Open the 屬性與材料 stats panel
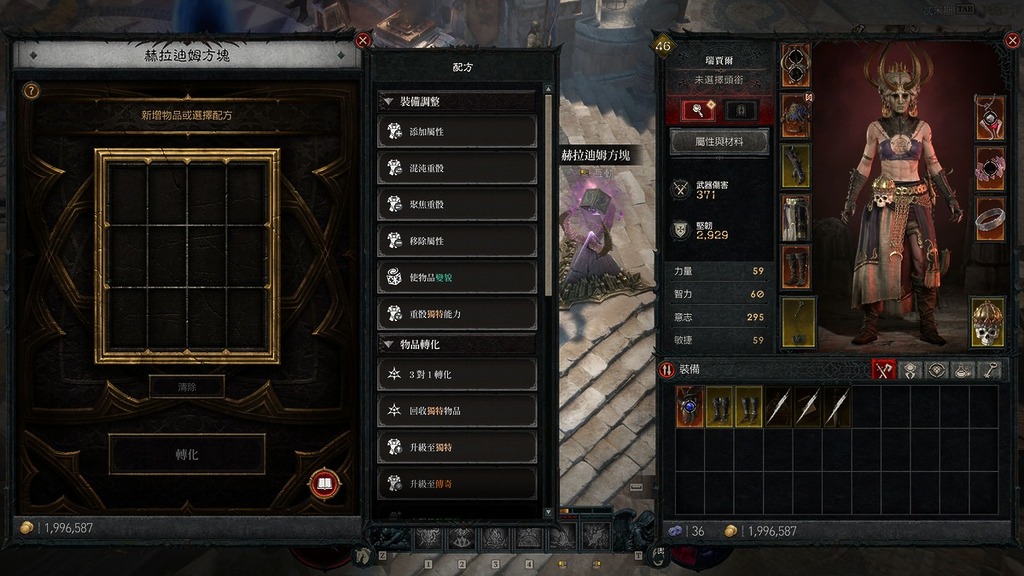This screenshot has width=1024, height=576. tap(719, 142)
